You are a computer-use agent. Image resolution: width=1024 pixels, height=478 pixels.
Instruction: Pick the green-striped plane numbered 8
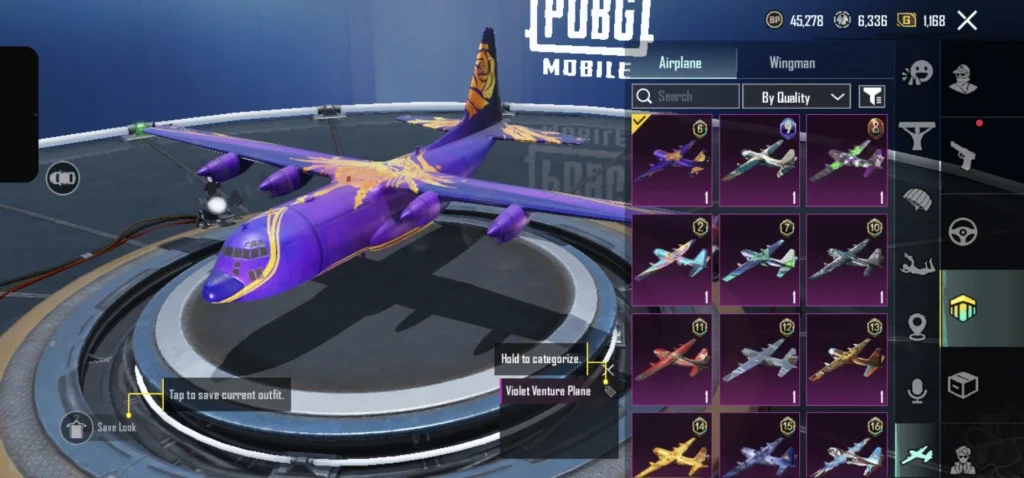point(847,160)
